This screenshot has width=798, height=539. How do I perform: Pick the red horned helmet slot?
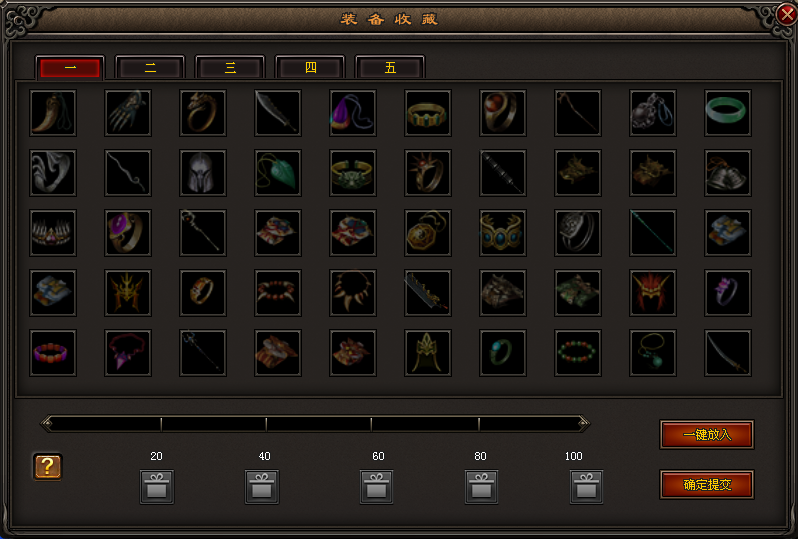click(653, 293)
